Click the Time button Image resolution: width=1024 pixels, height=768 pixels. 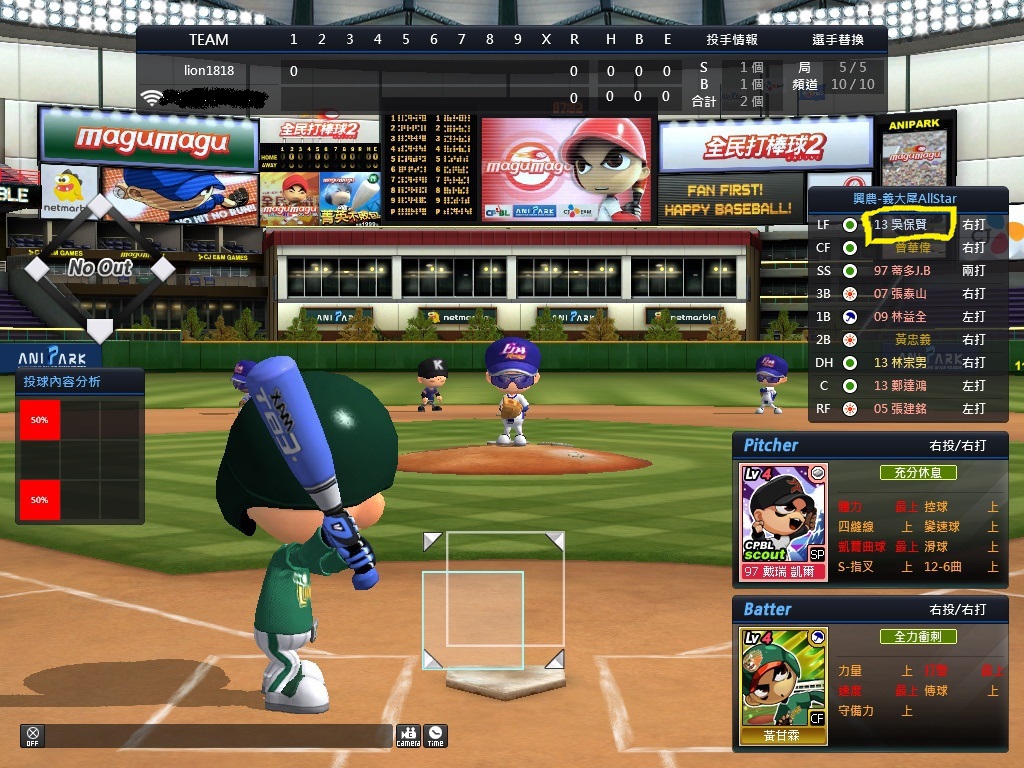click(435, 735)
